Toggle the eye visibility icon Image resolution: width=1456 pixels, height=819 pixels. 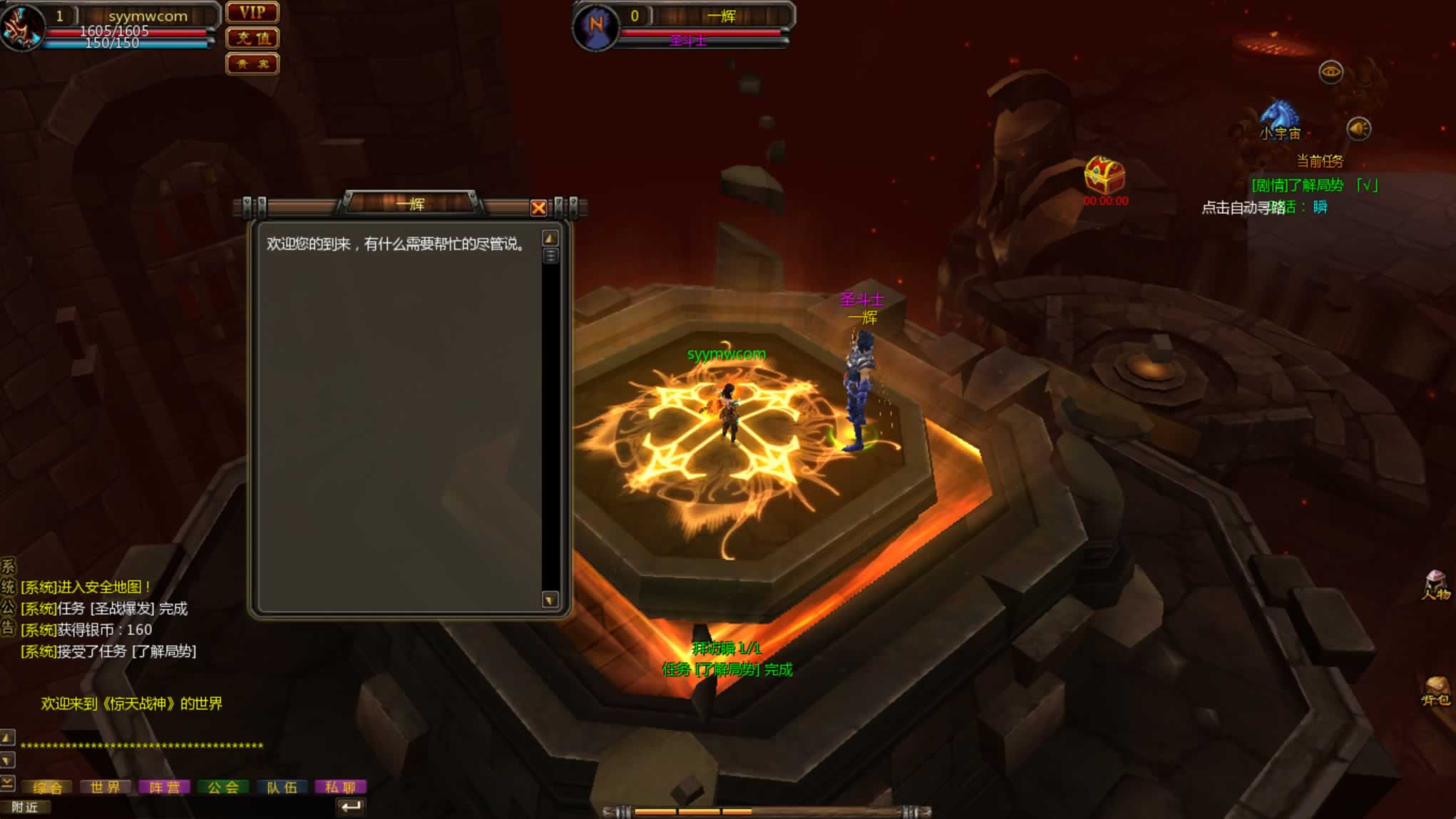click(x=1331, y=72)
